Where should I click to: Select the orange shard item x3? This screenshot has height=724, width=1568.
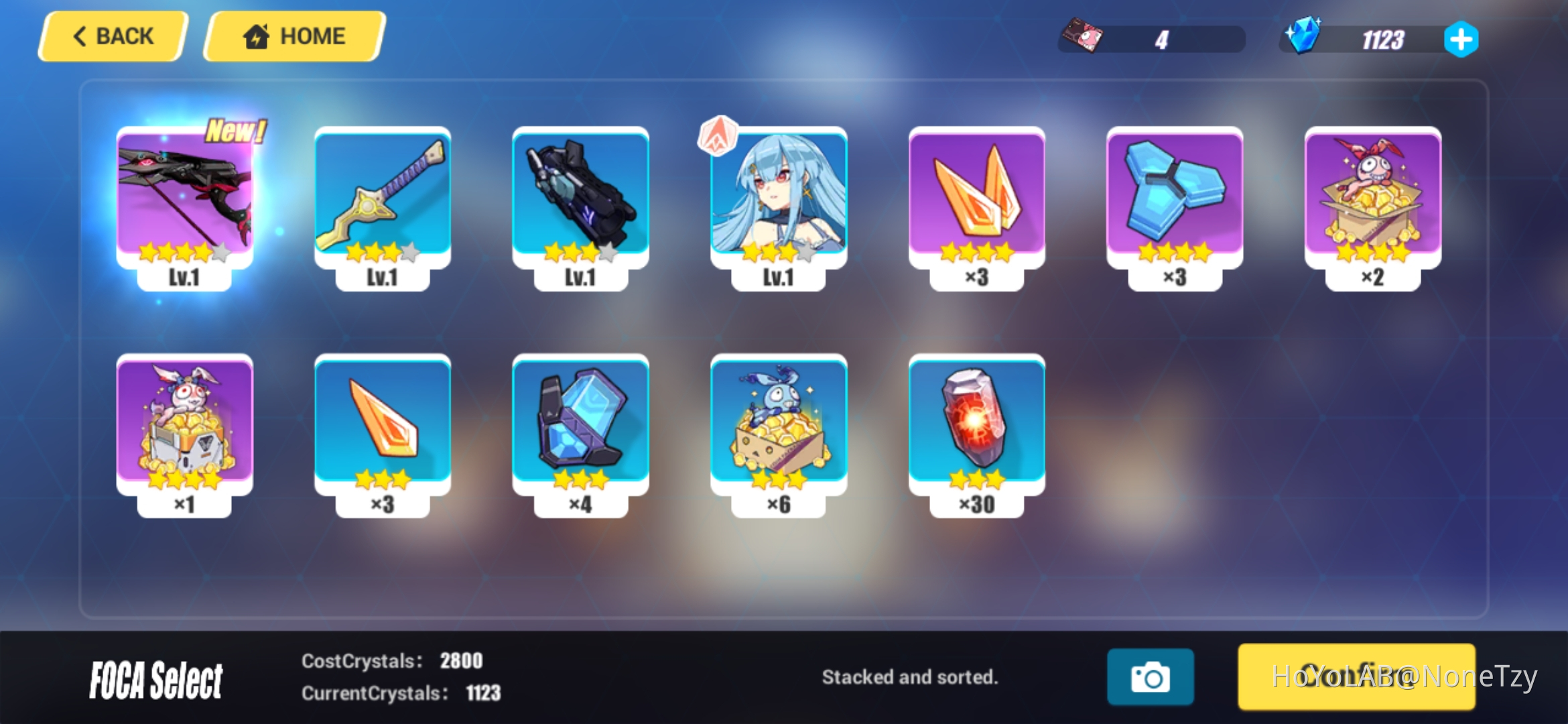[382, 429]
